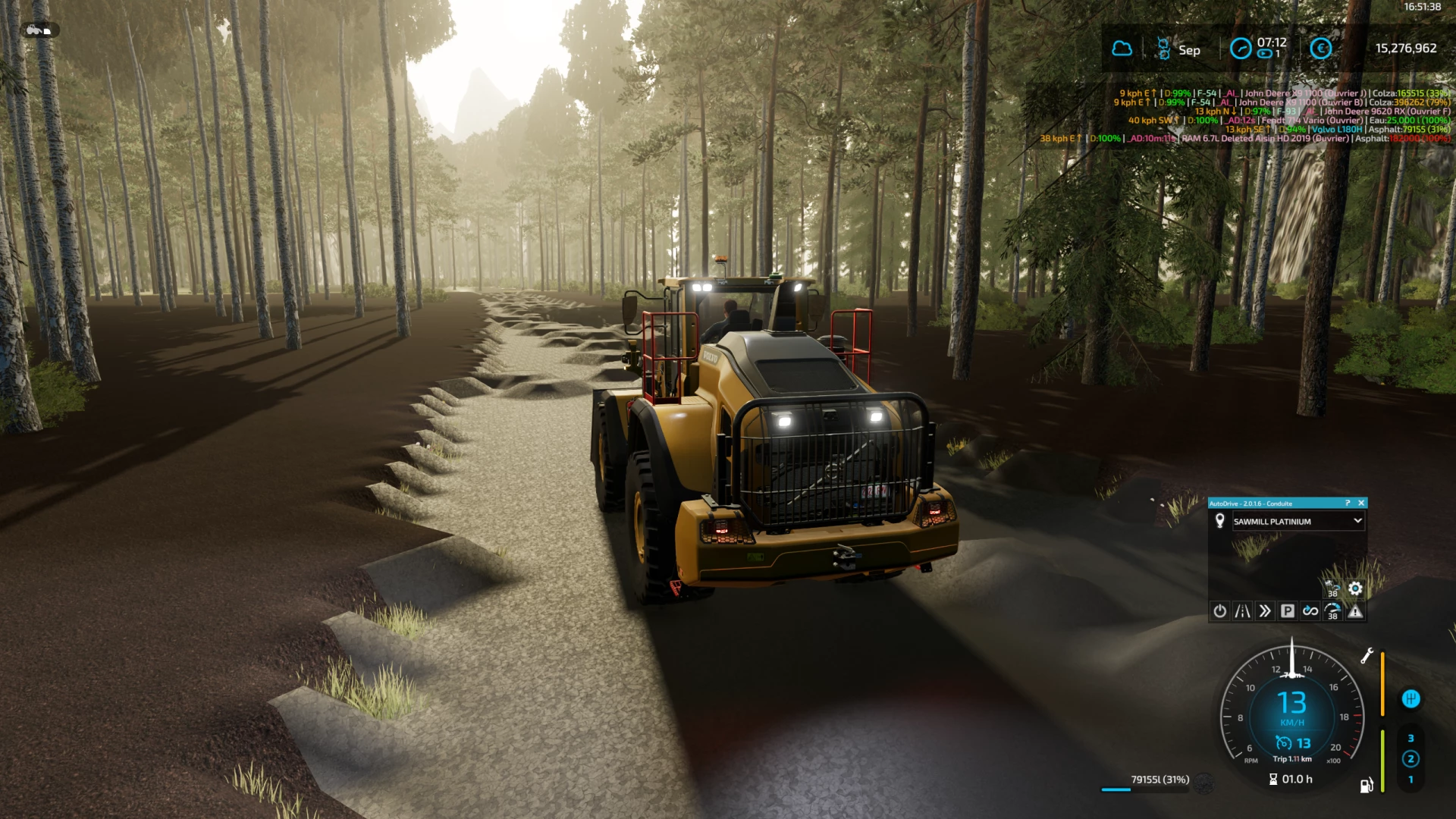1456x819 pixels.
Task: Open AutoDrive settings with the gear icon
Action: coord(1356,588)
